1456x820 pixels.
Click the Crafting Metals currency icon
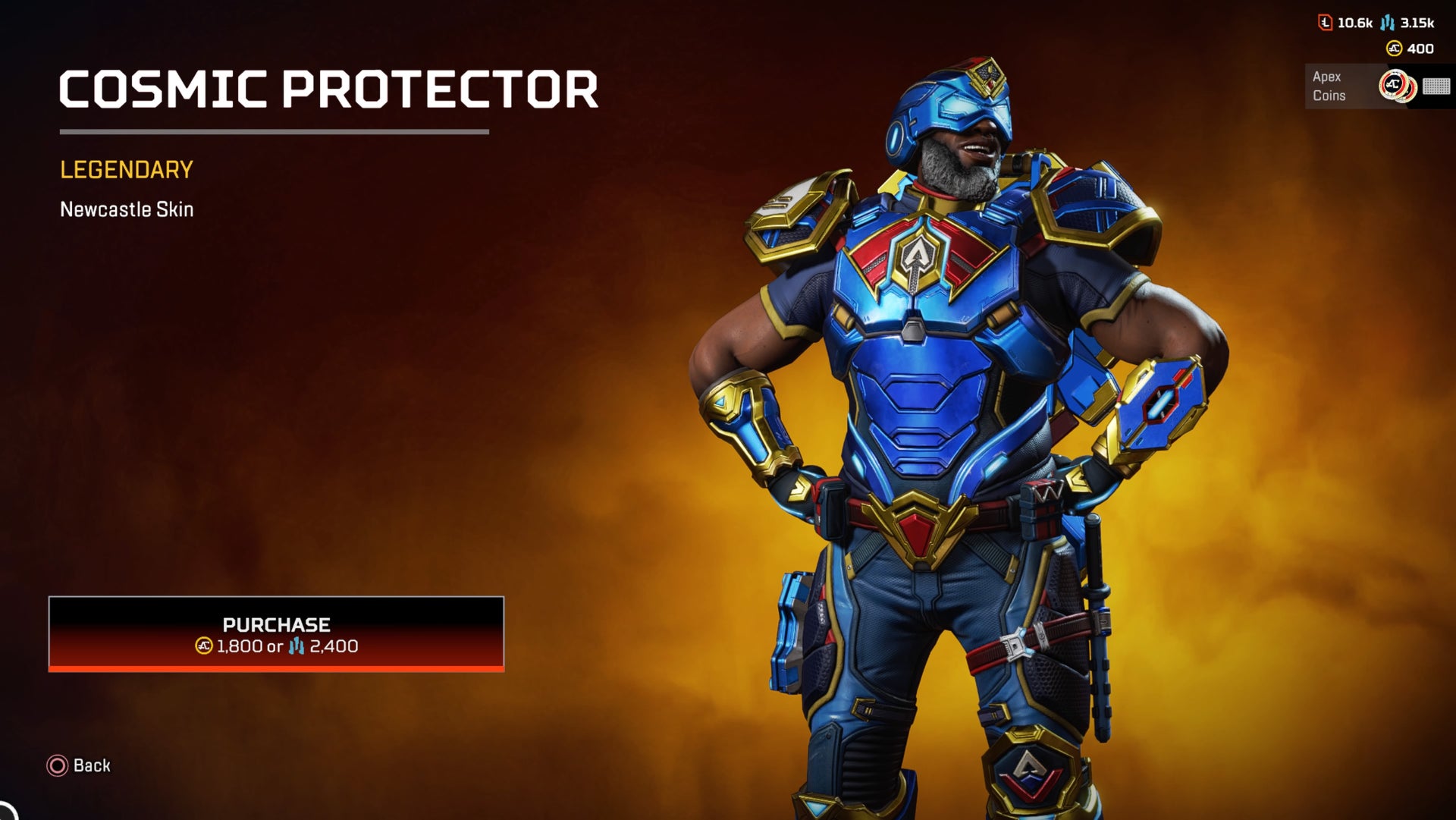1388,23
